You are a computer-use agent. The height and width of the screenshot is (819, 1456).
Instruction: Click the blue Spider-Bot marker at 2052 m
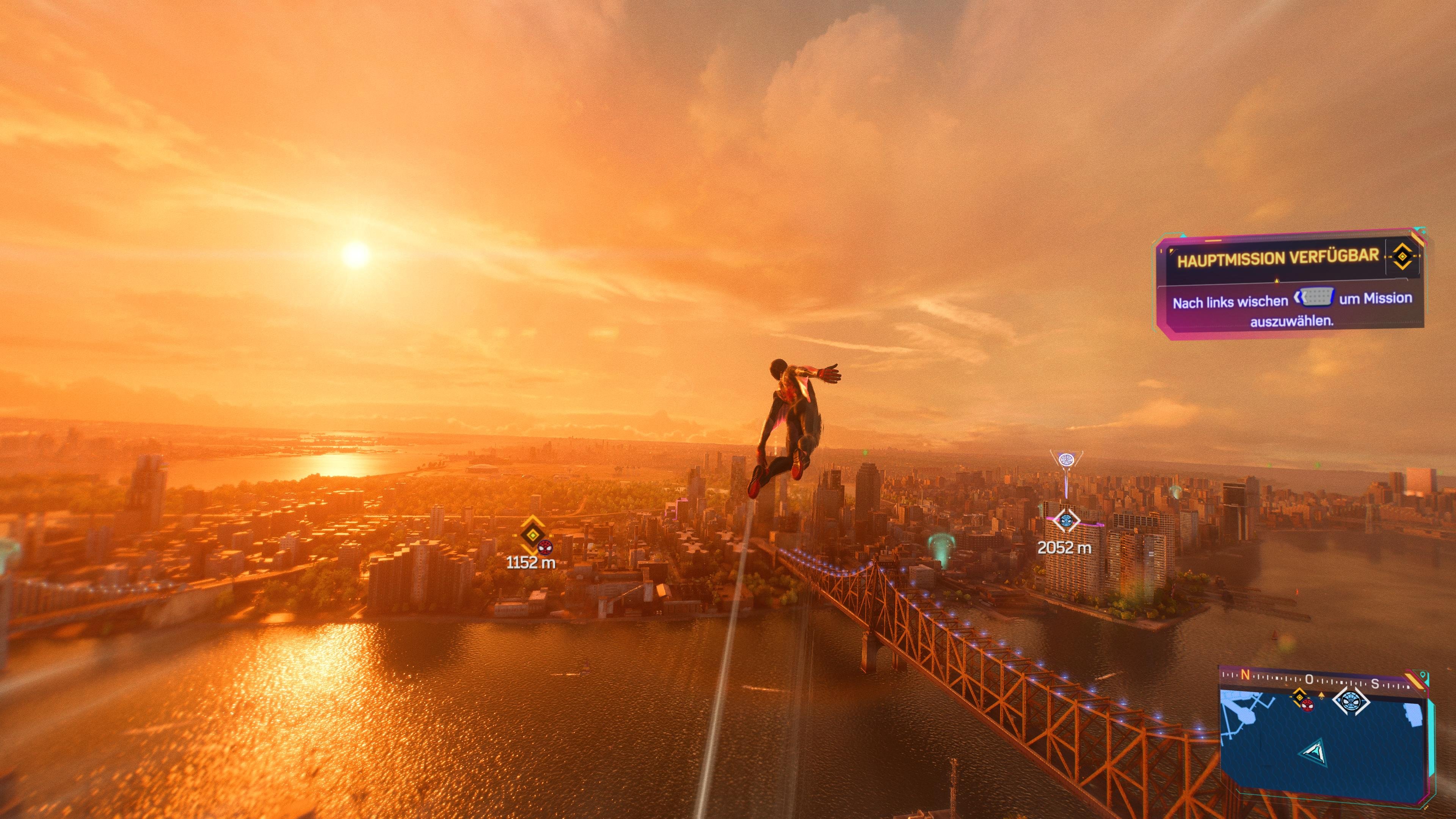(1067, 520)
